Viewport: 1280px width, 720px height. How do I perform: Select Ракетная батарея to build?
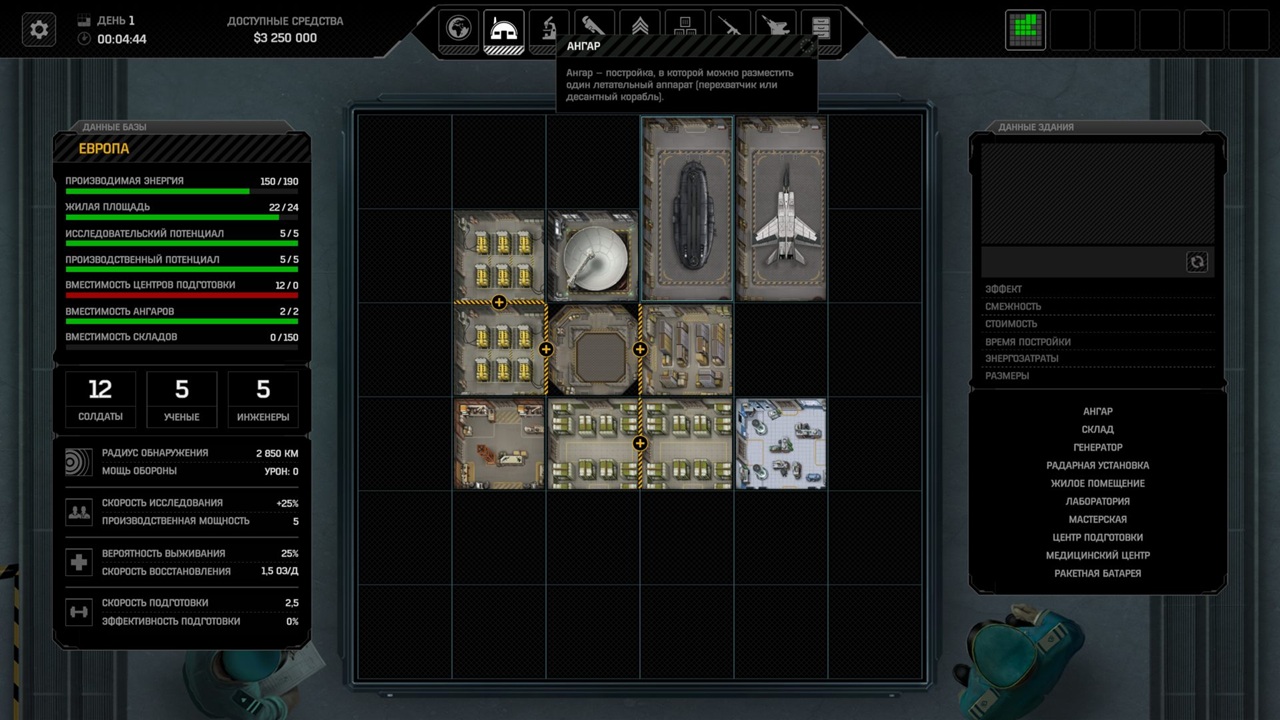1097,573
